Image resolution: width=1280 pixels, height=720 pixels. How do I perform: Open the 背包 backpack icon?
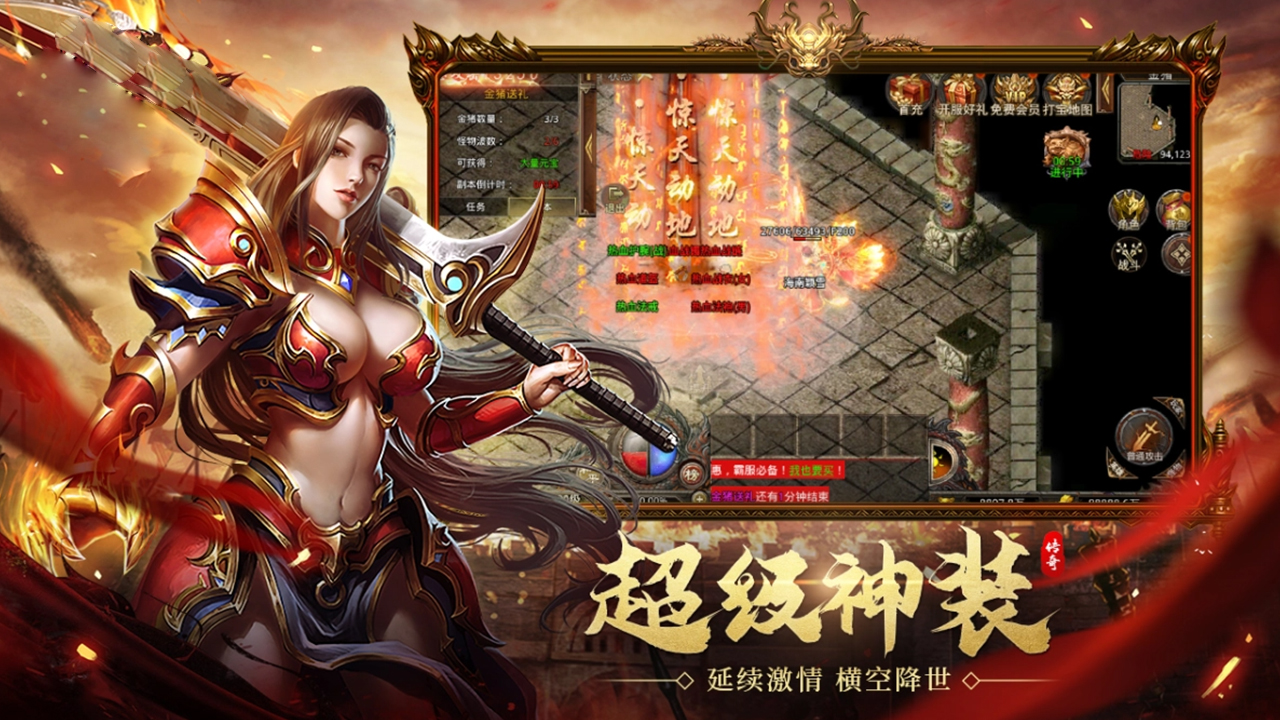coord(1175,210)
